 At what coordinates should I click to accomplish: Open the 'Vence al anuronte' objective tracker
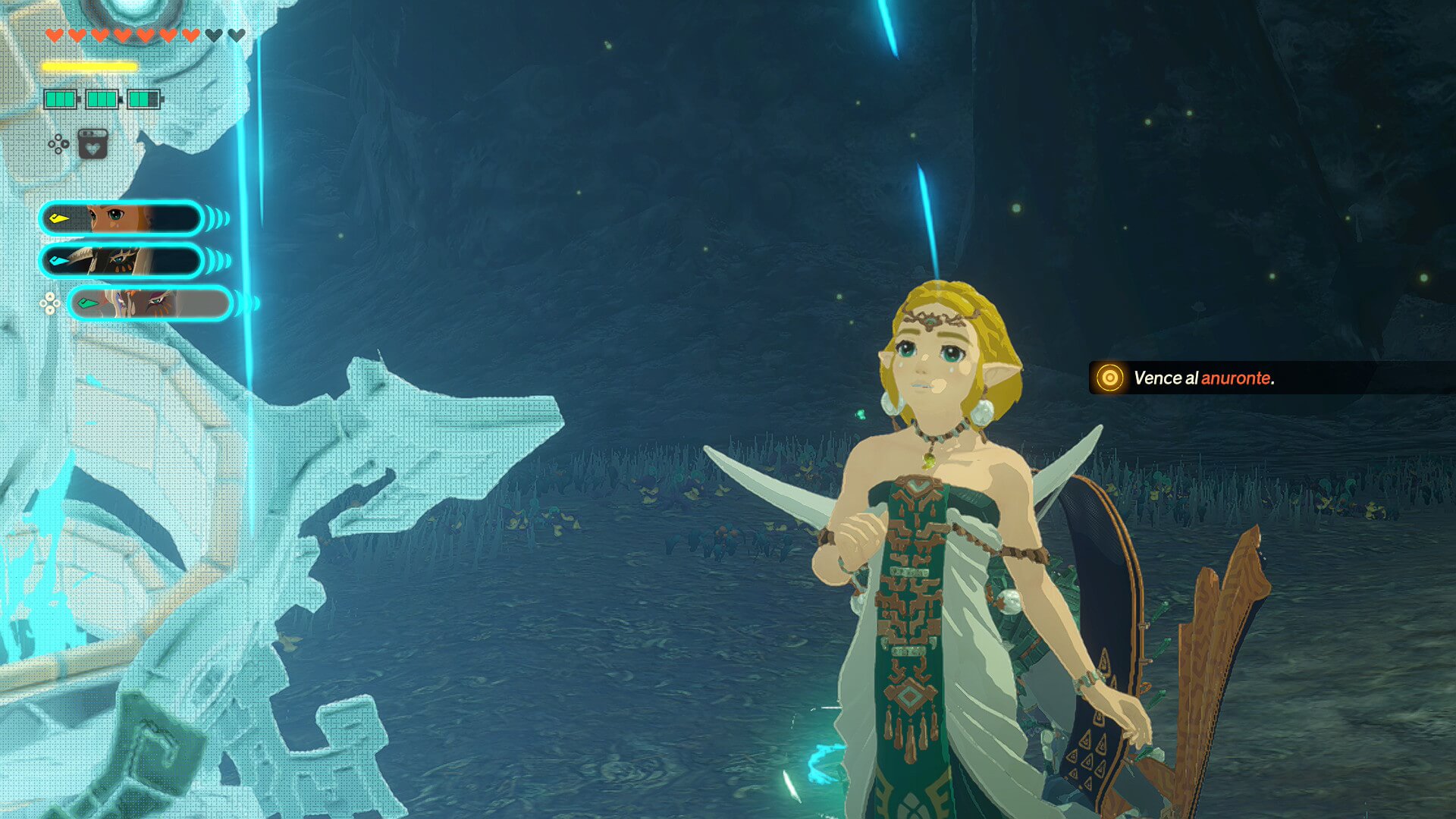tap(1203, 378)
